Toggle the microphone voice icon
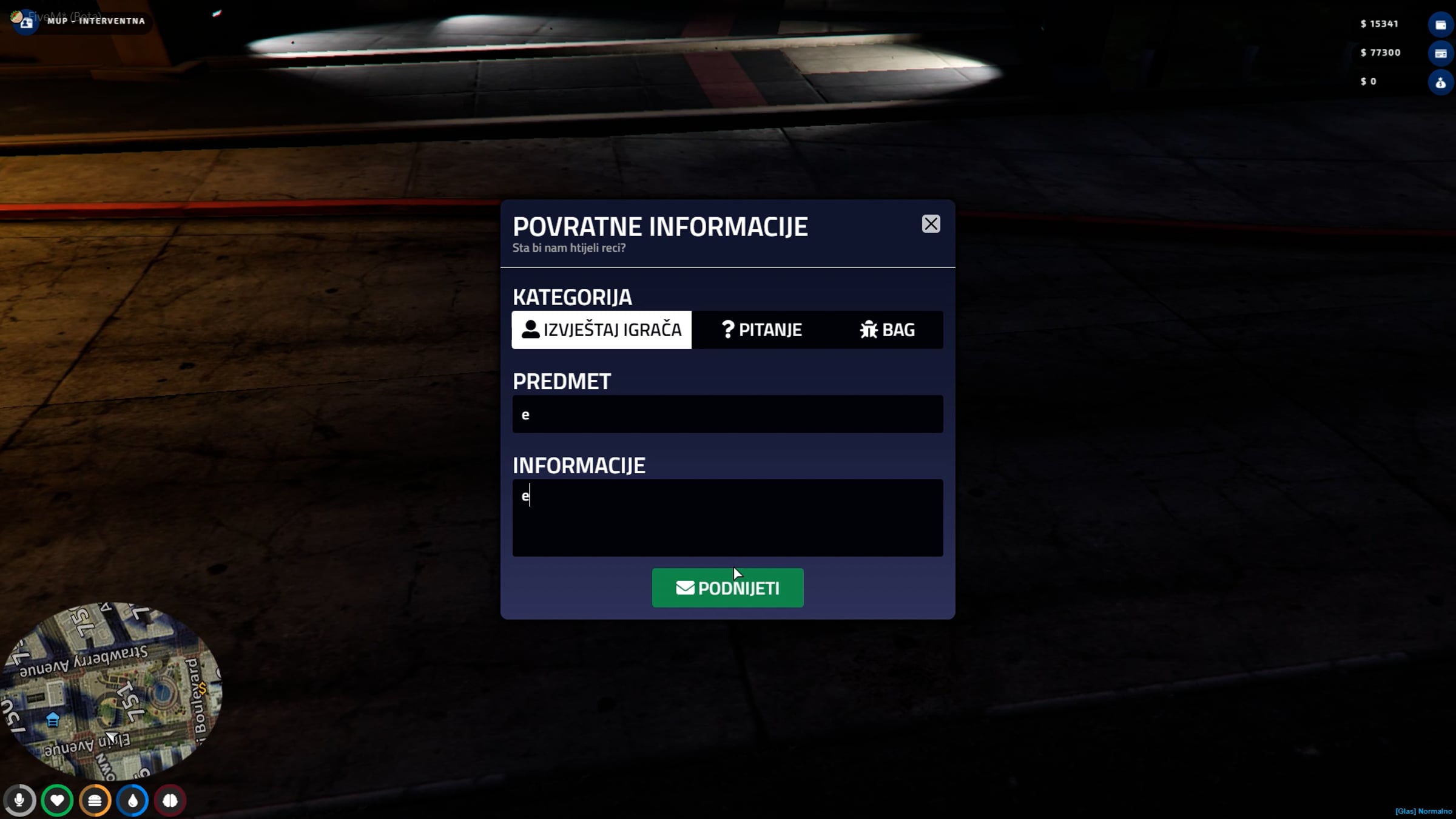This screenshot has height=819, width=1456. (19, 801)
